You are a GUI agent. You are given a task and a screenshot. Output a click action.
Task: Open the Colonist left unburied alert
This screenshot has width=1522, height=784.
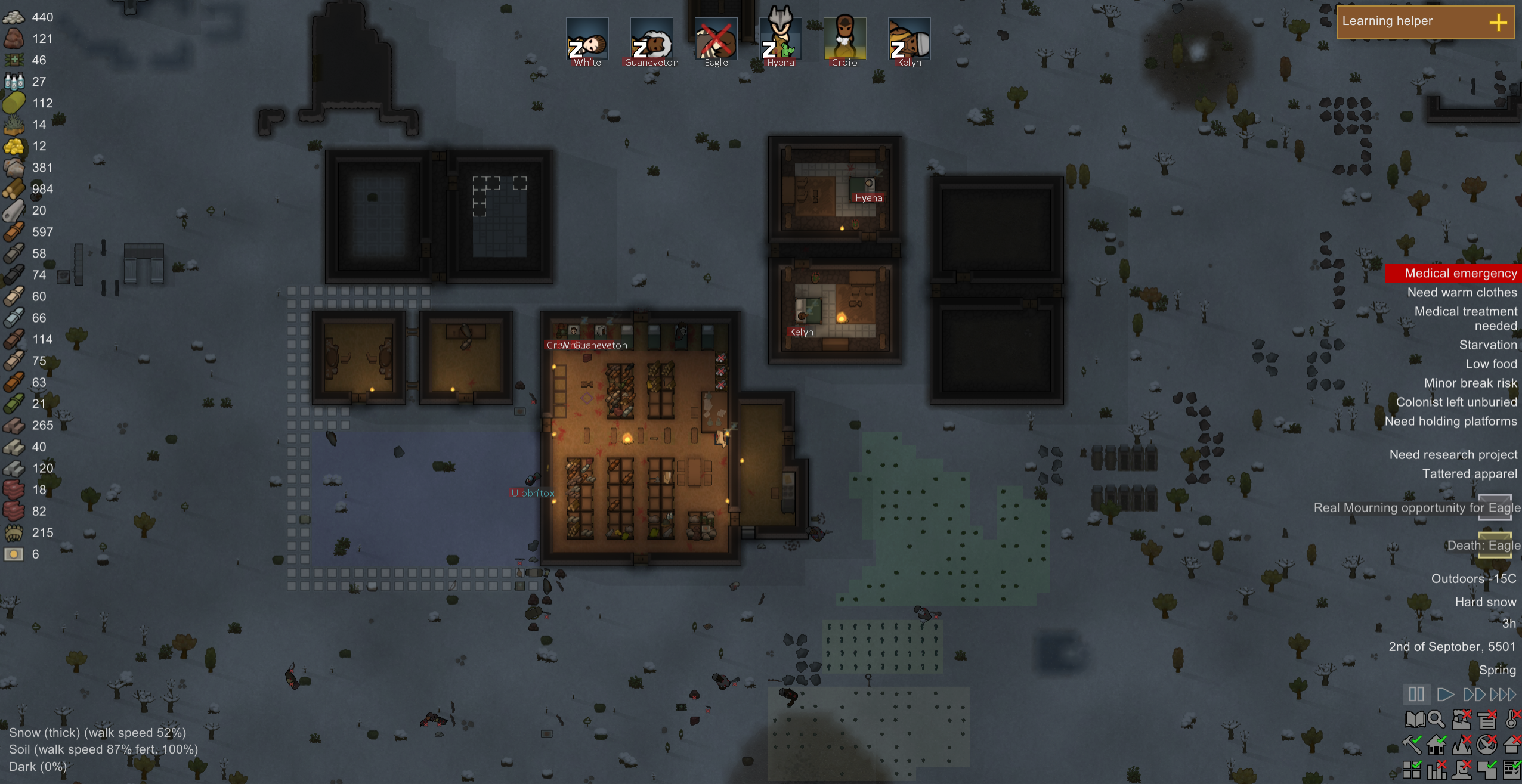tap(1456, 402)
